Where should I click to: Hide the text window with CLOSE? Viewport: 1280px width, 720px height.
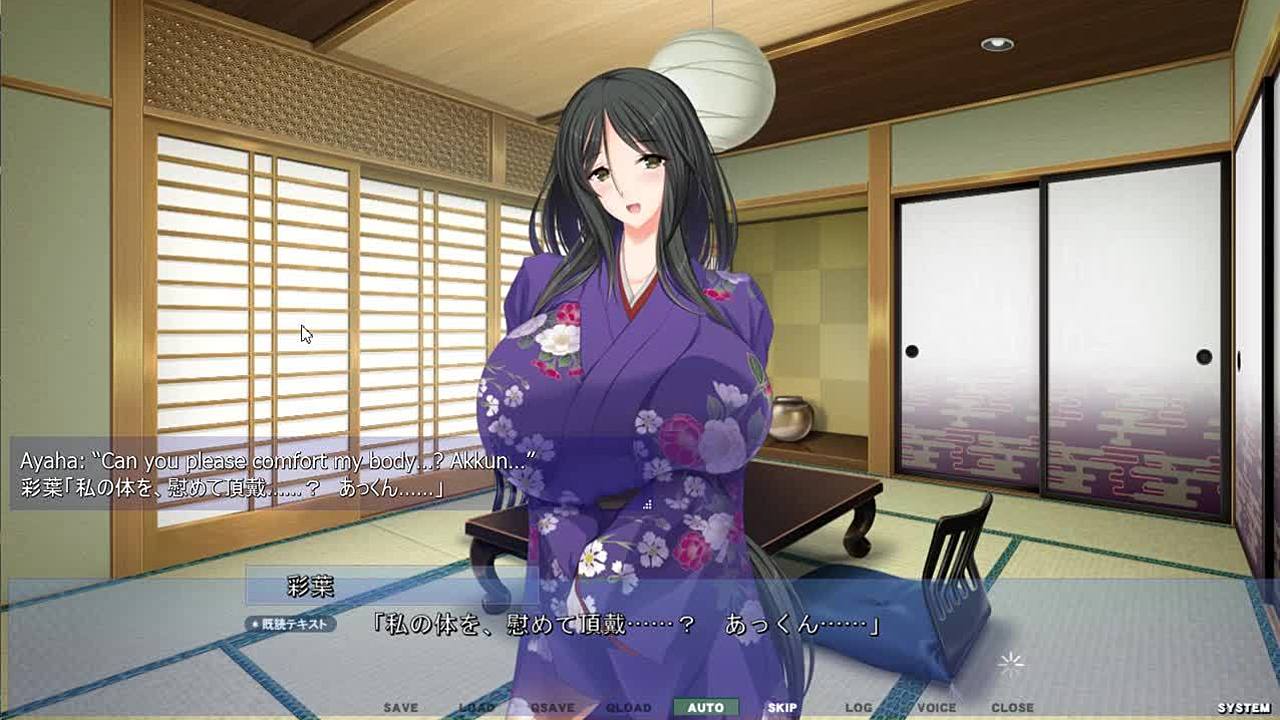tap(1012, 708)
